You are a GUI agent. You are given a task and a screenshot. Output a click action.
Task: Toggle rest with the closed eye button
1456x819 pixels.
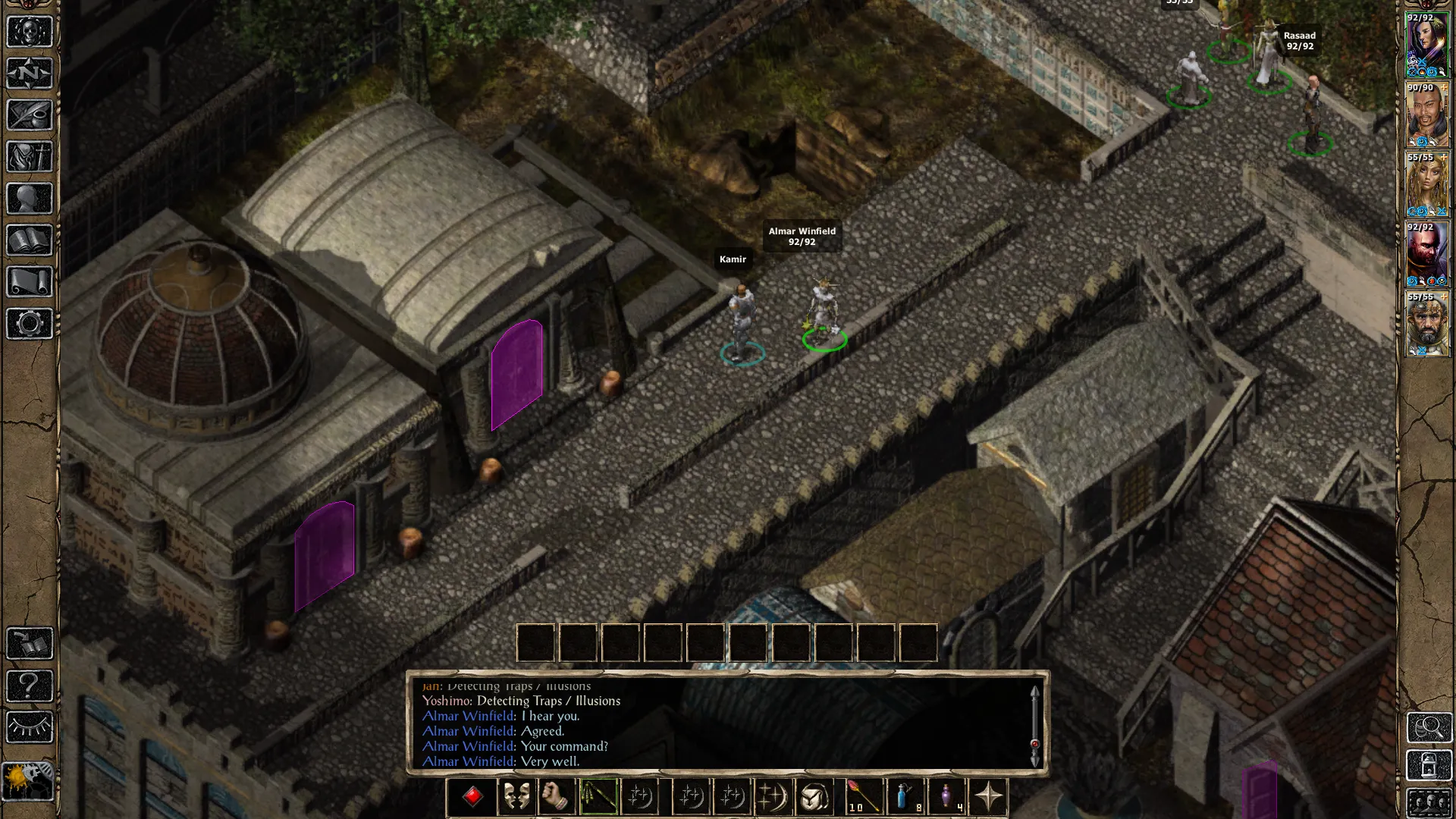[30, 728]
